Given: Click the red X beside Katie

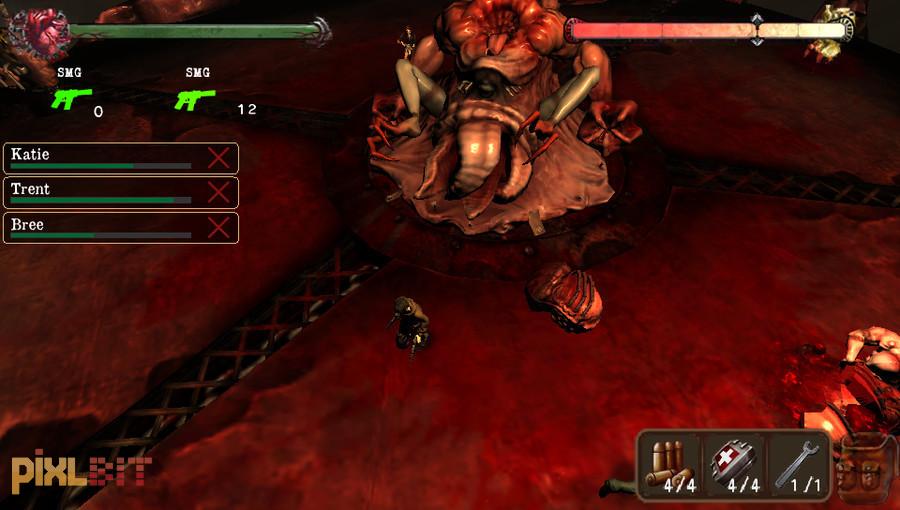Looking at the screenshot, I should click(x=218, y=158).
